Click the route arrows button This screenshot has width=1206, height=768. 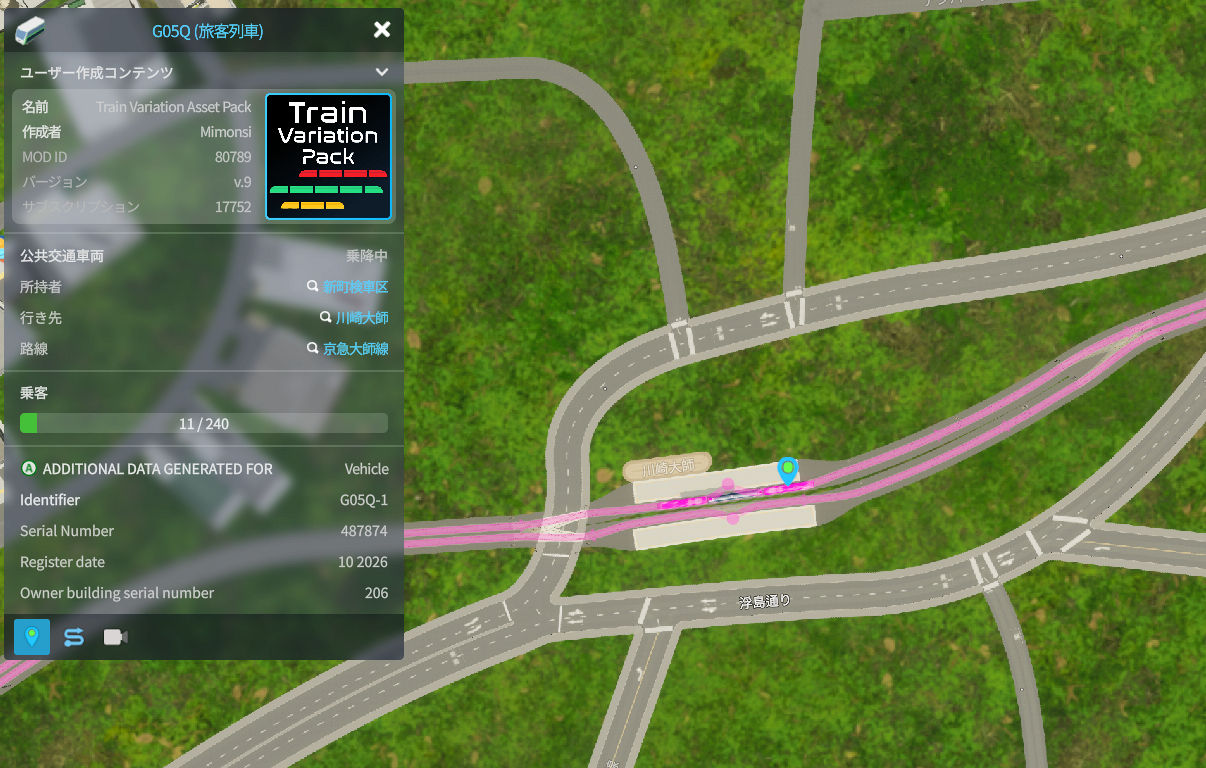(74, 637)
